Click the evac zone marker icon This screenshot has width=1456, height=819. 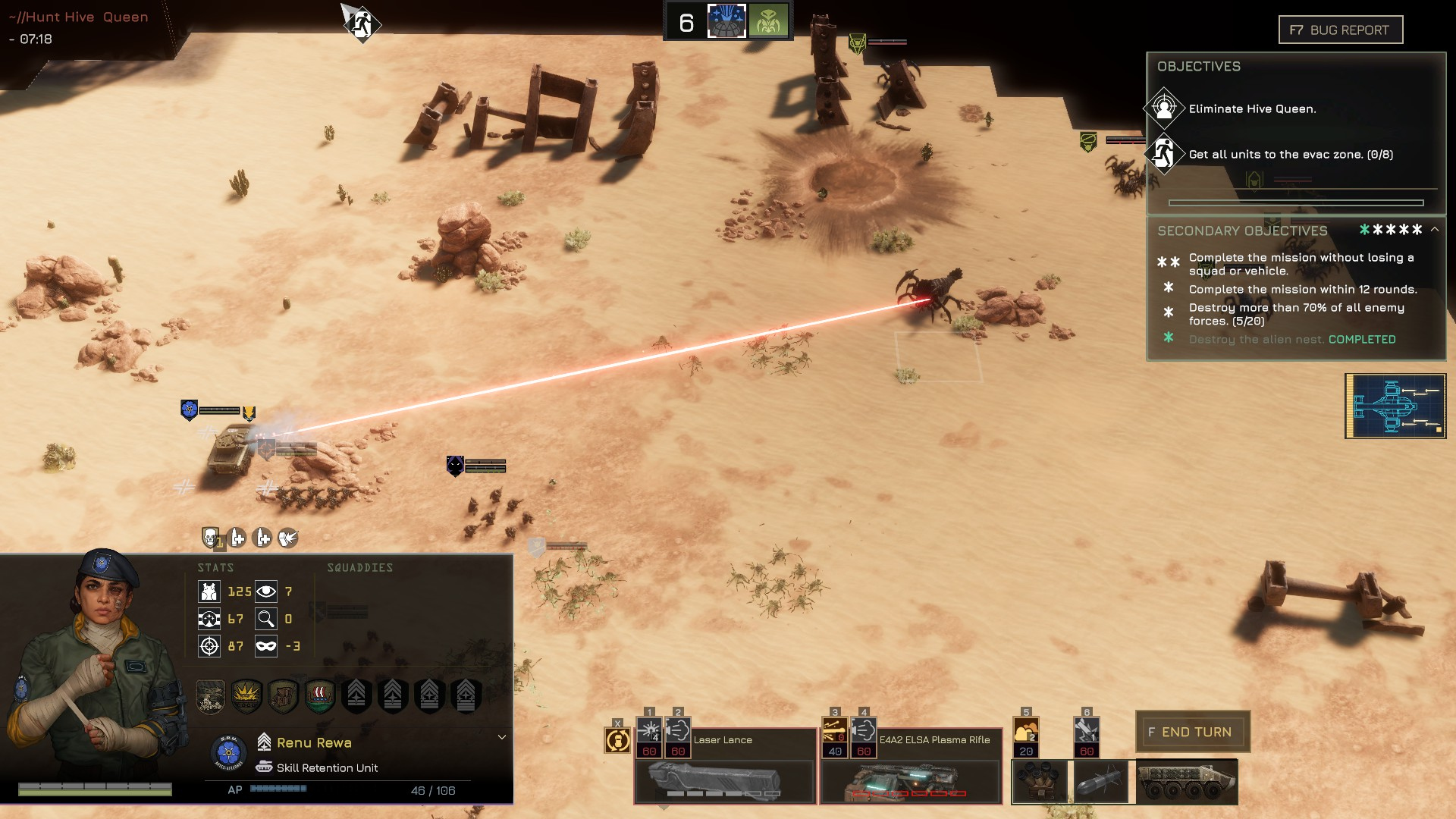coord(362,24)
